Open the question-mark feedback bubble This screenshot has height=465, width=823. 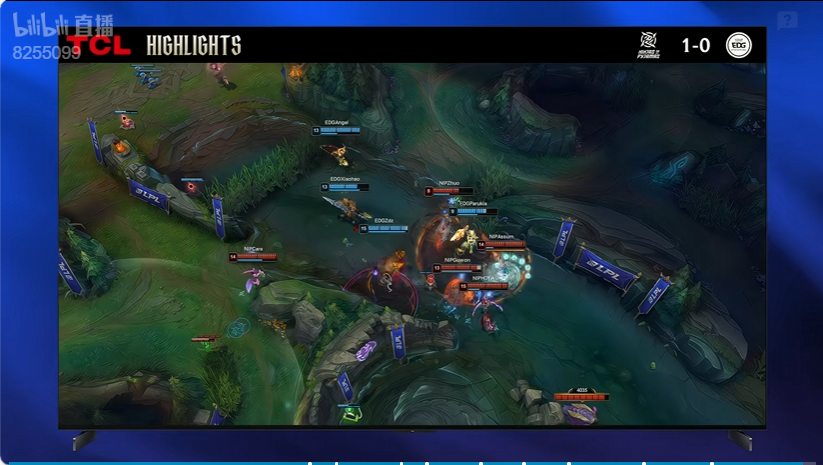[x=787, y=21]
